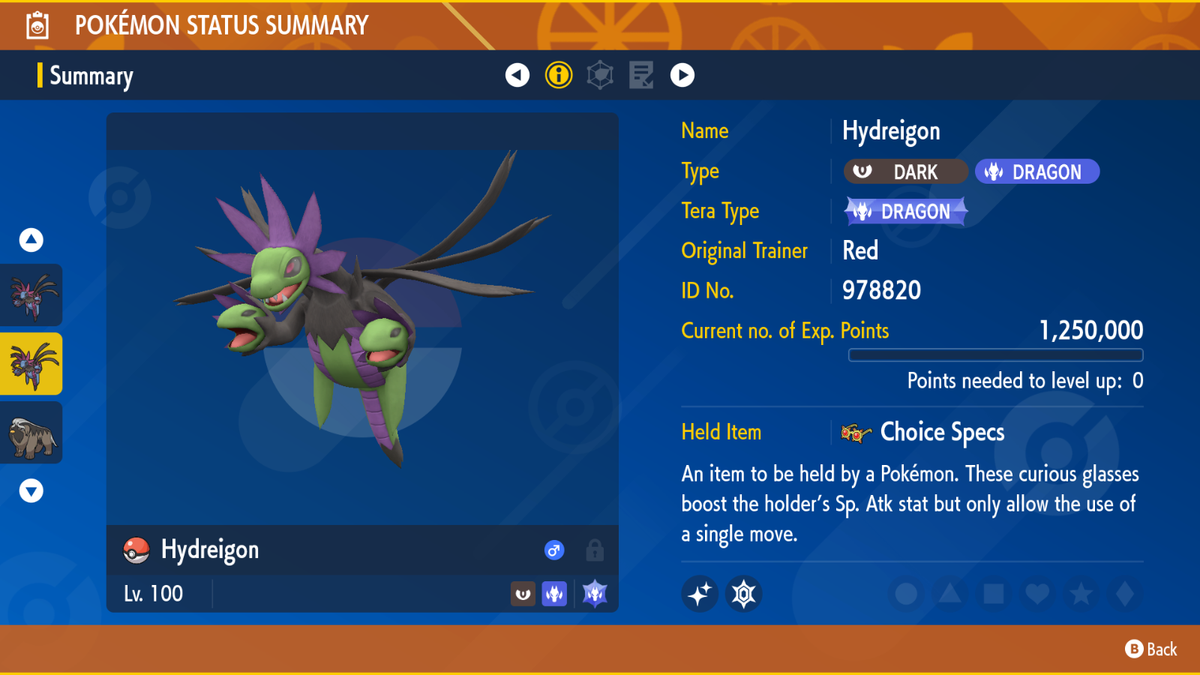Open the moves and memo tab
This screenshot has width=1200, height=675.
click(x=641, y=75)
